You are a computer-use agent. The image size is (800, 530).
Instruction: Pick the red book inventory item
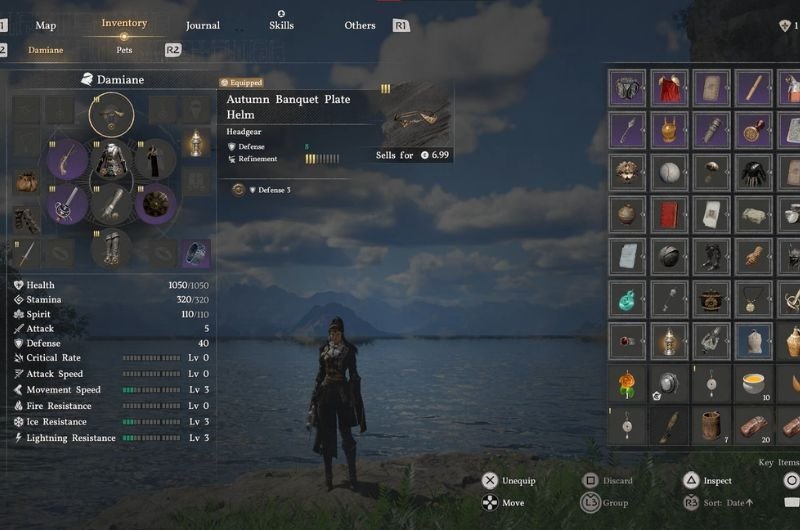pos(669,214)
